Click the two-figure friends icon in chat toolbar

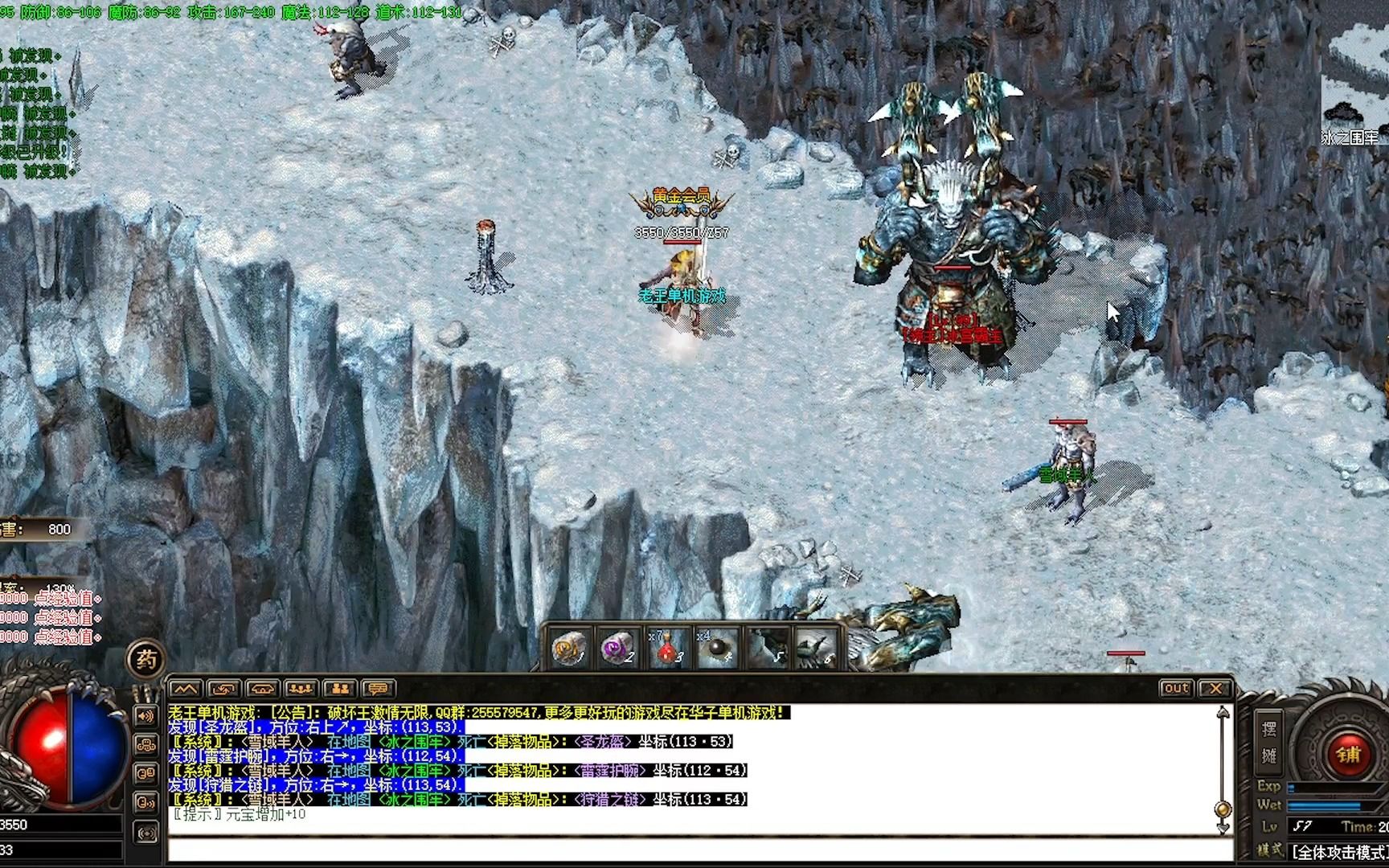click(x=340, y=689)
